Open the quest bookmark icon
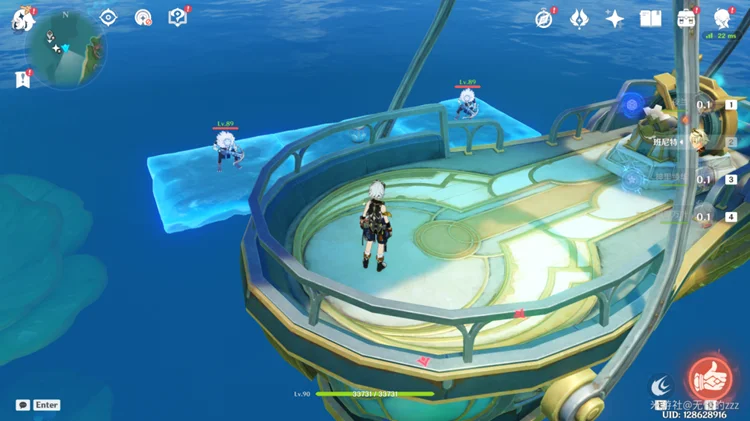Image resolution: width=750 pixels, height=421 pixels. (22, 80)
